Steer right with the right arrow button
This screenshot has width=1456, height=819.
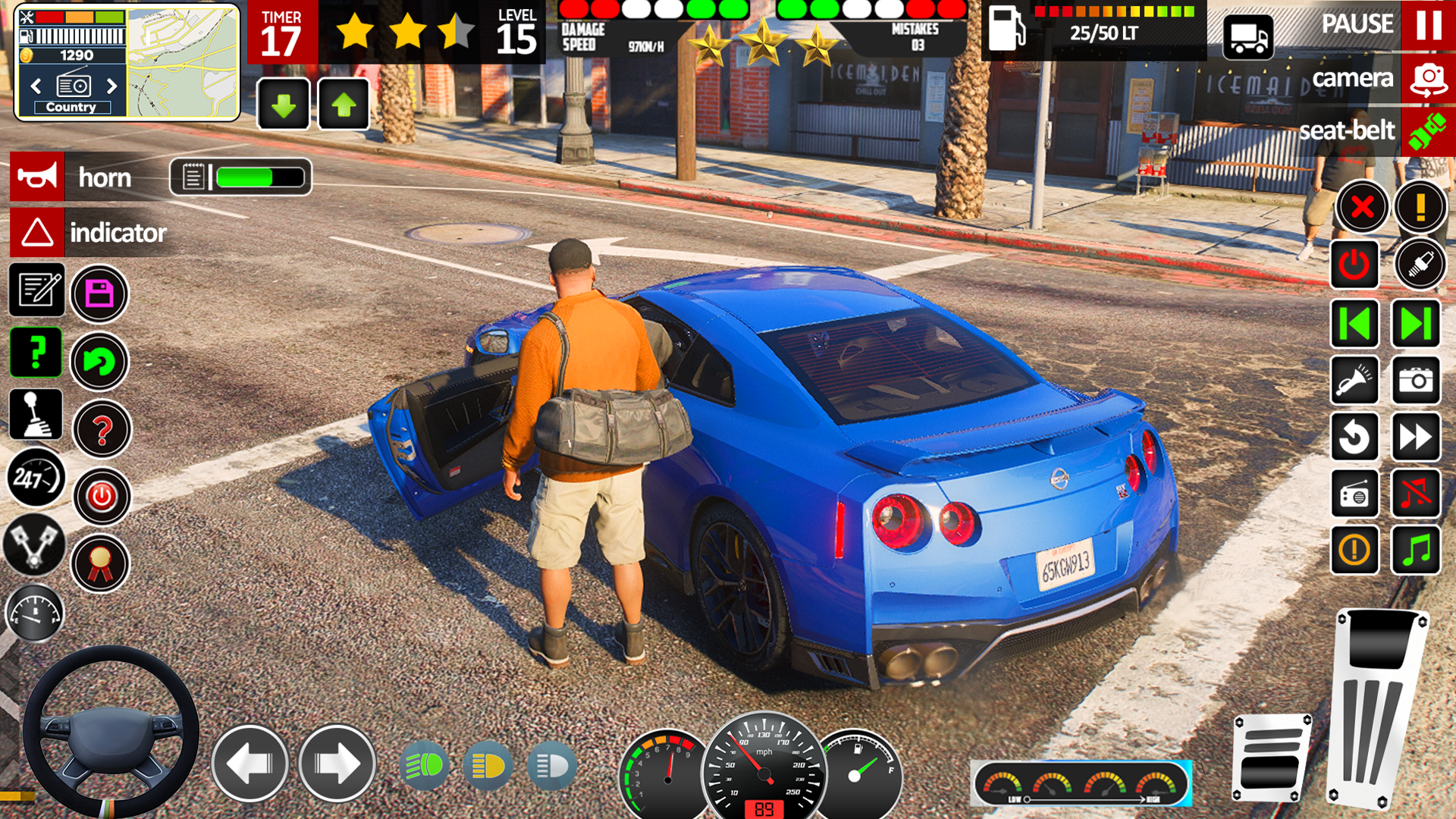pos(337,764)
